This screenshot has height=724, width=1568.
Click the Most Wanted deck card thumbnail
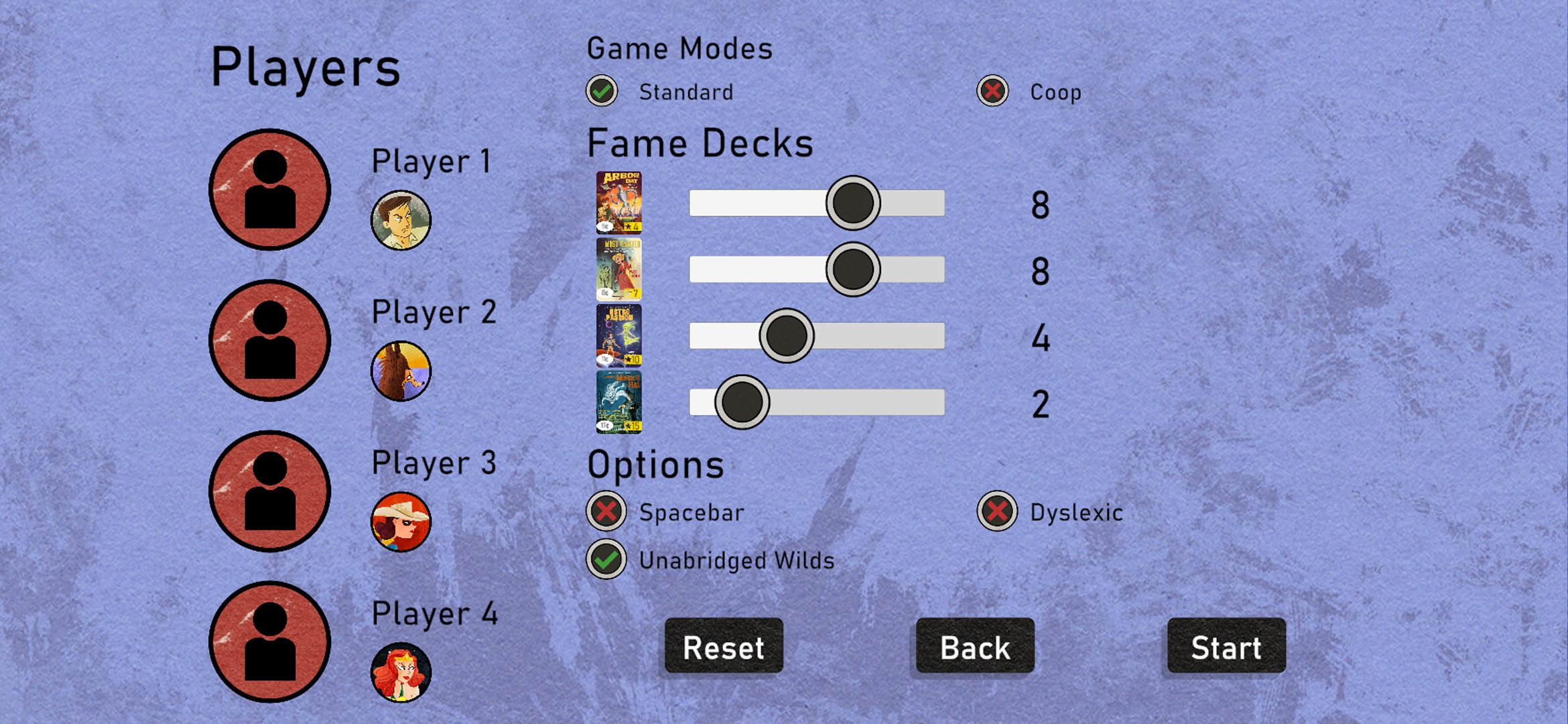[x=618, y=270]
